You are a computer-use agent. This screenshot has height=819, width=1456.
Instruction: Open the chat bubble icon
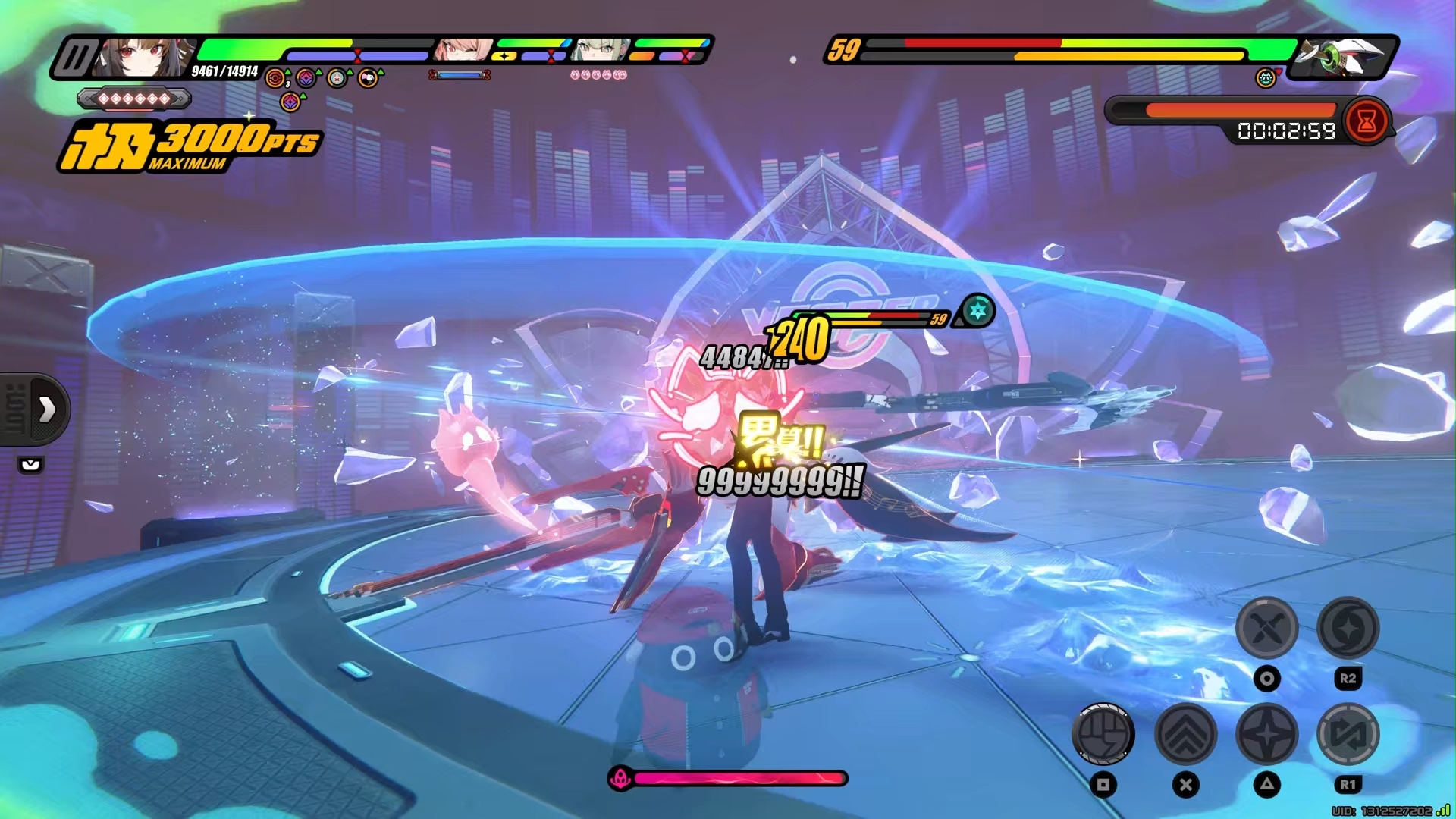[31, 465]
